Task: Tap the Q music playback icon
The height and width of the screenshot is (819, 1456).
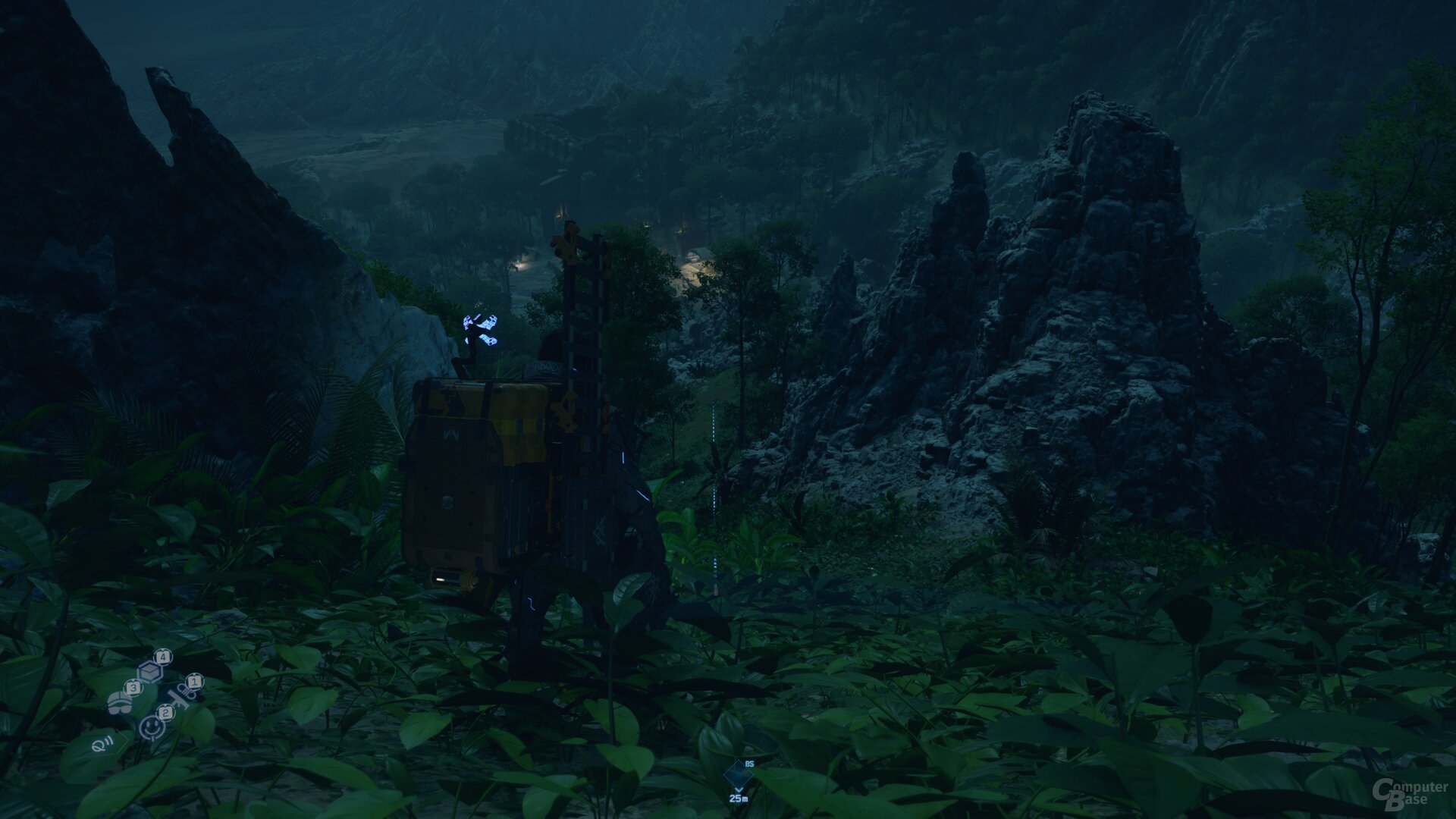Action: (102, 745)
